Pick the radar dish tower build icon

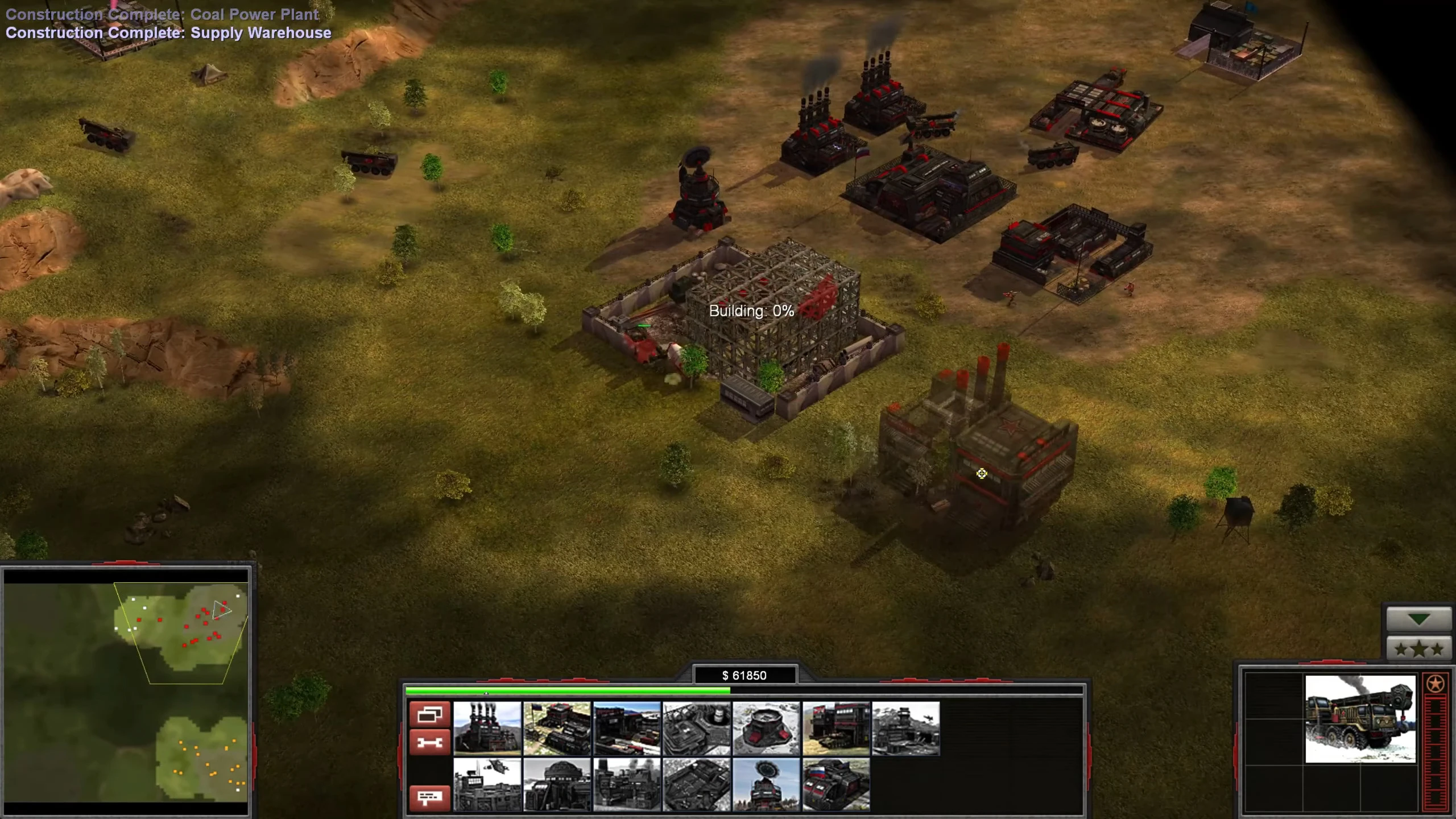(766, 784)
